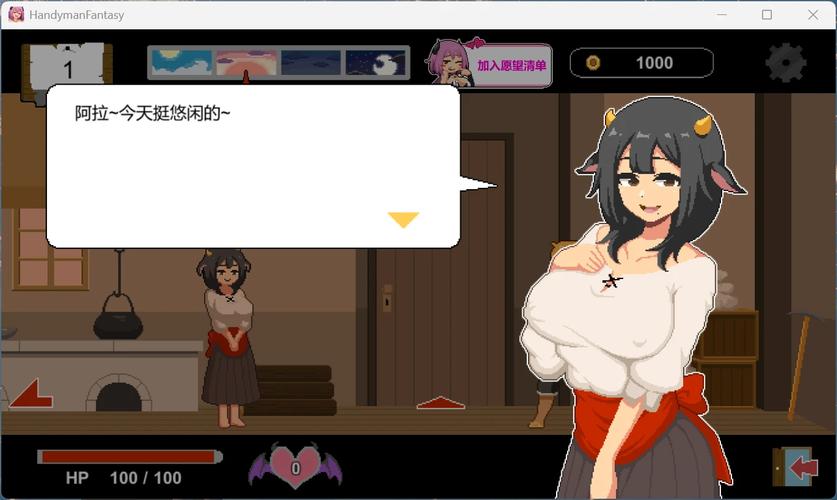Minimize the game window
837x500 pixels.
[721, 14]
